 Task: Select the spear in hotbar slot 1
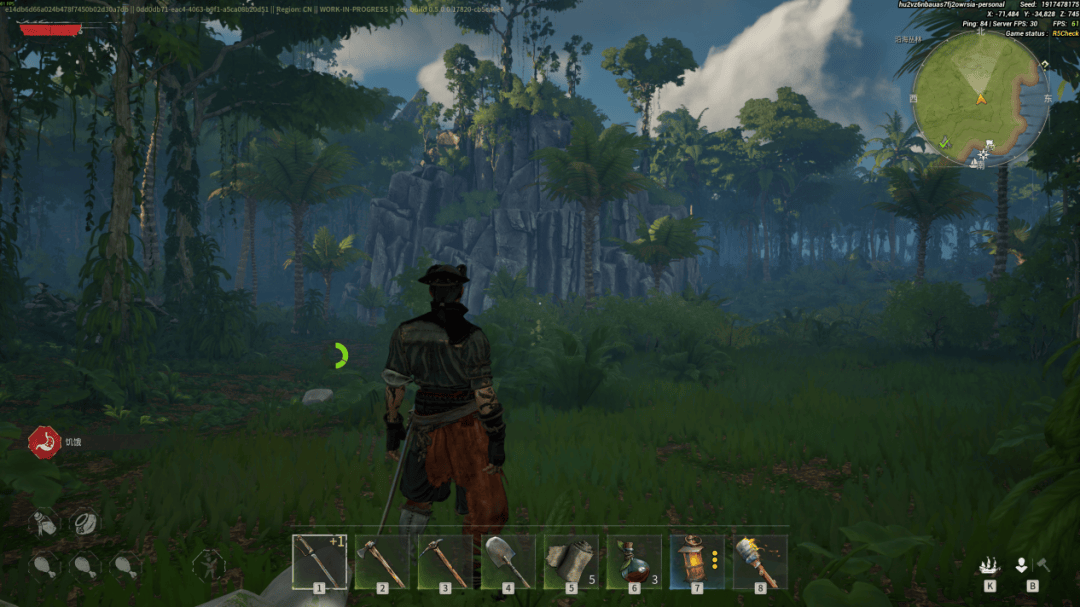click(x=320, y=561)
